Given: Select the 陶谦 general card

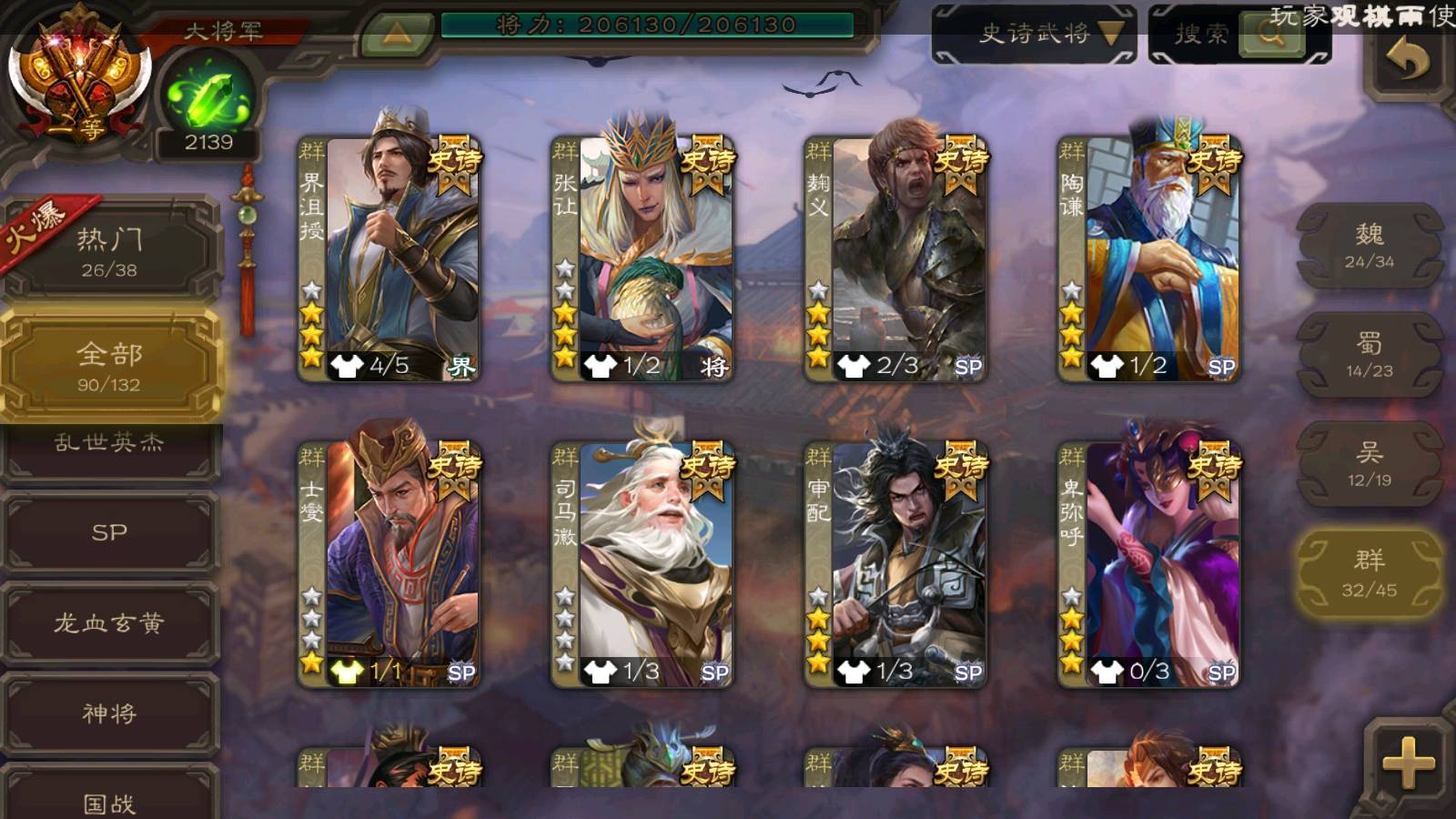Looking at the screenshot, I should pyautogui.click(x=1148, y=259).
